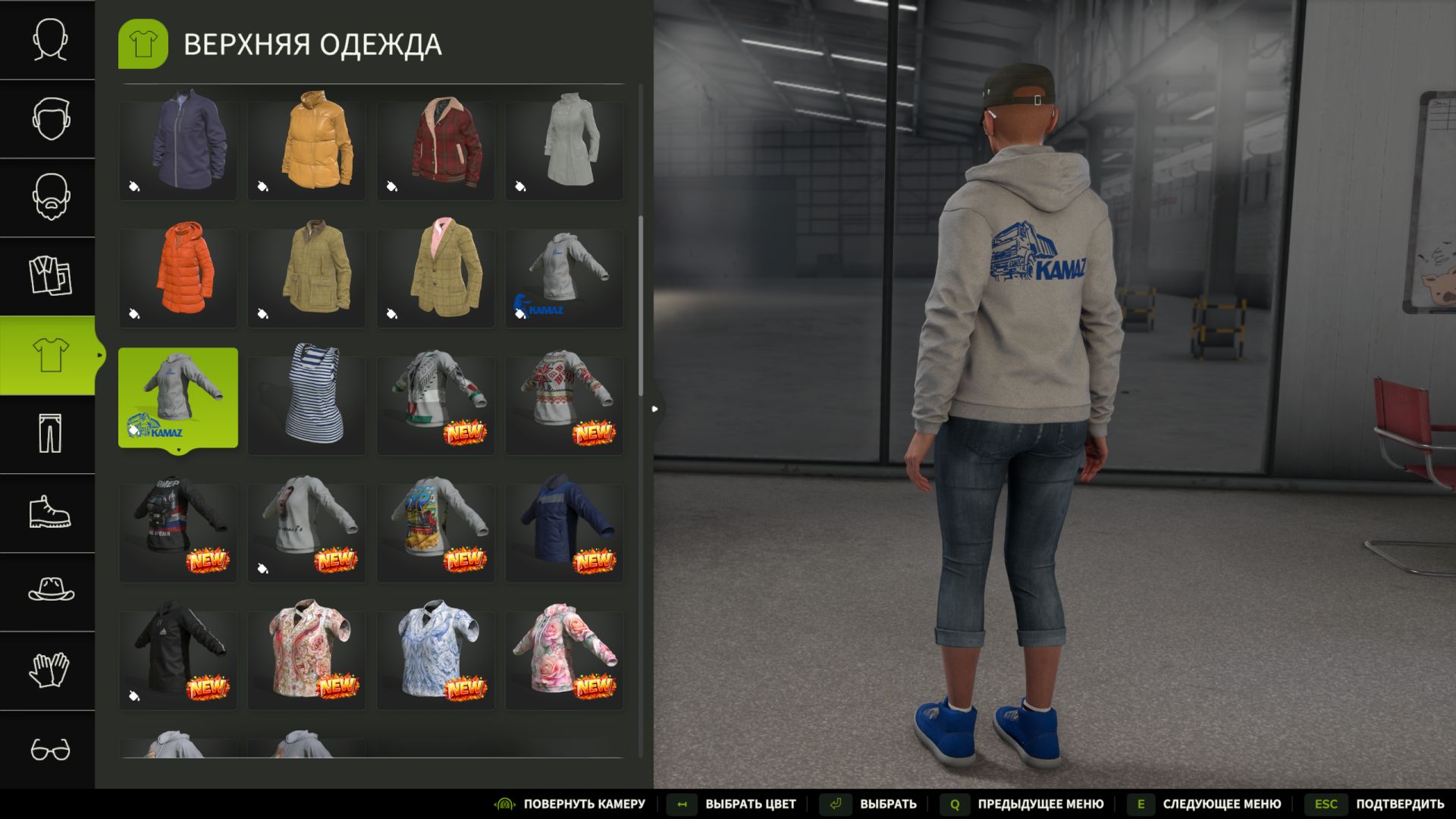Click ВЫБРАТЬ to apply the selection
The height and width of the screenshot is (819, 1456).
887,803
